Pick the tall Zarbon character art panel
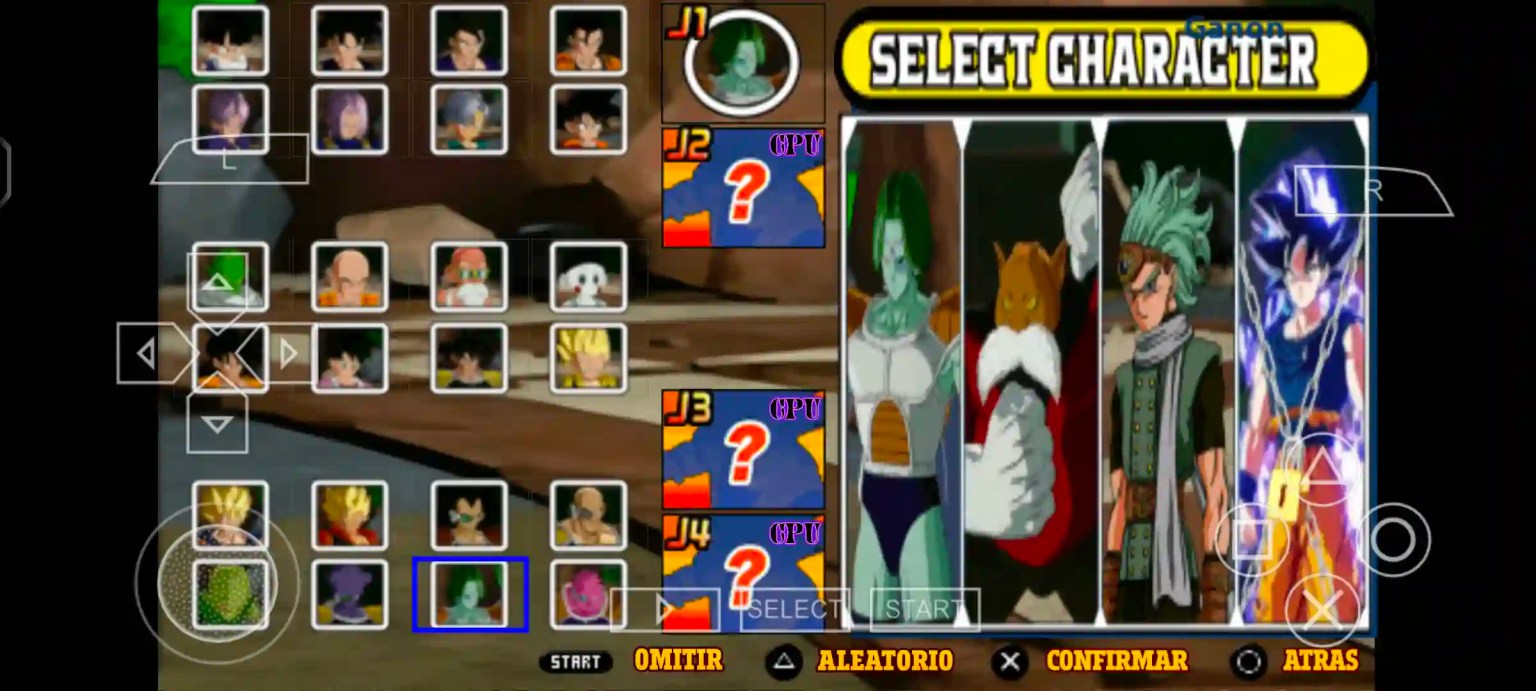1536x691 pixels. 901,372
